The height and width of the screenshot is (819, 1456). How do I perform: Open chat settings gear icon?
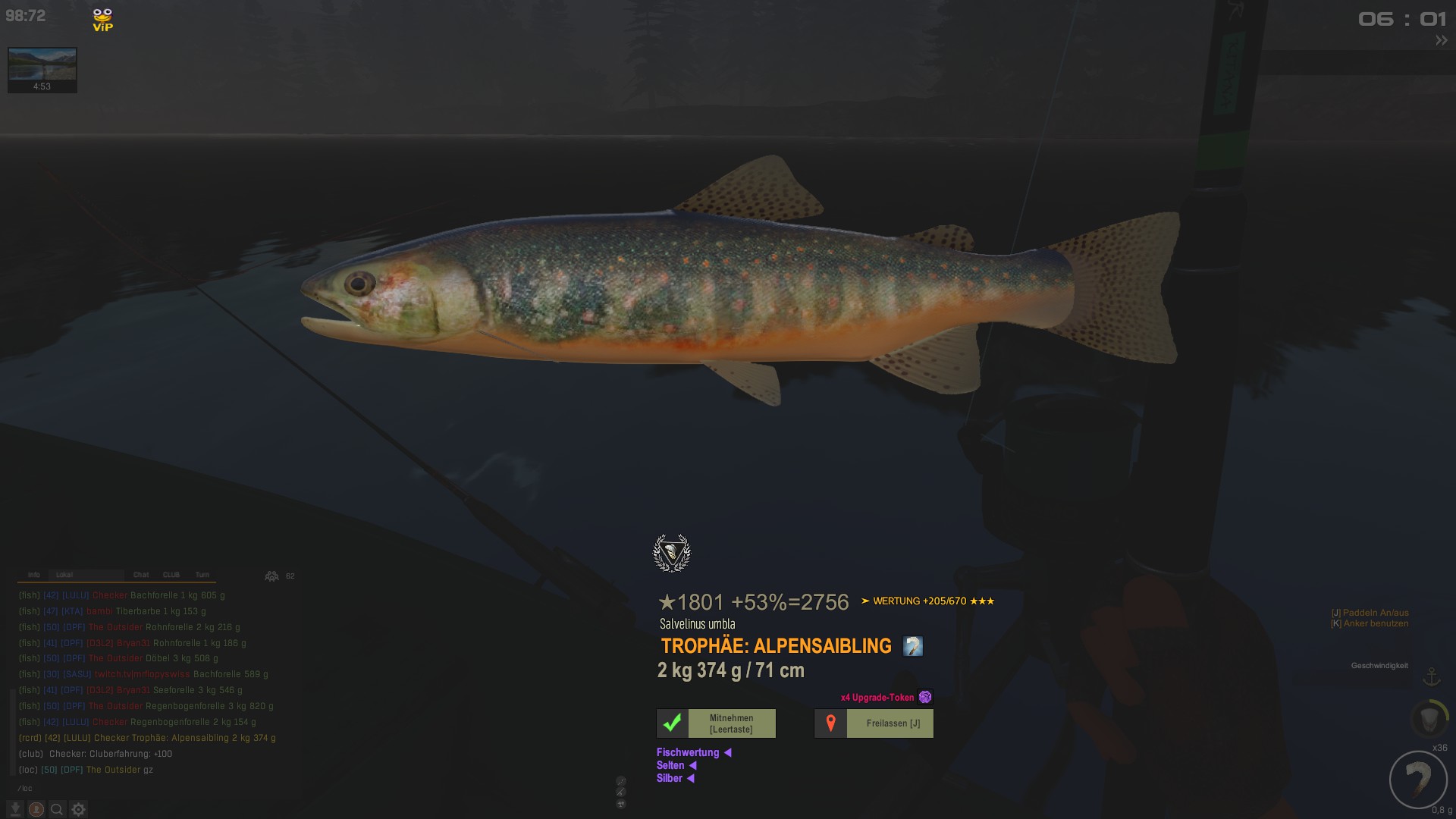[x=79, y=809]
